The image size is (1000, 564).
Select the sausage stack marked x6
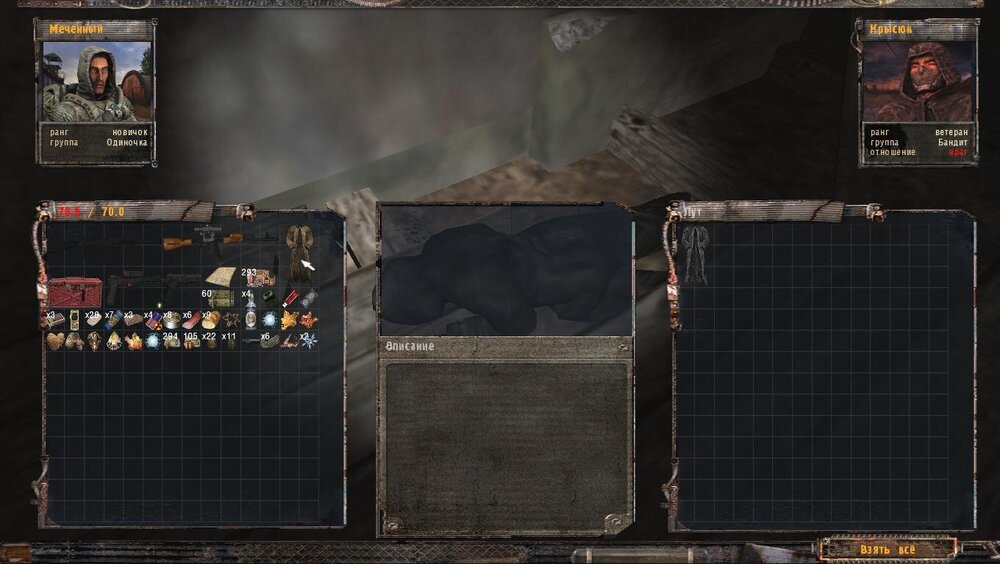[x=189, y=320]
